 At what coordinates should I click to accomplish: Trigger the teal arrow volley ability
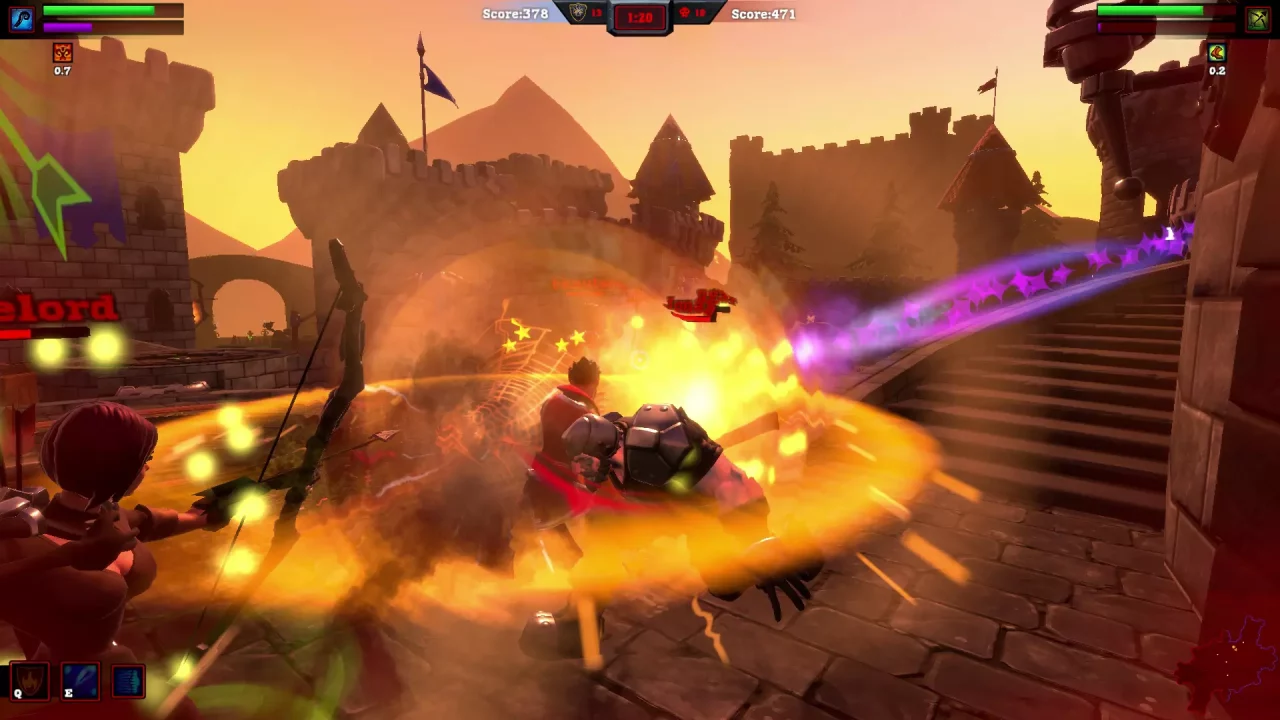(128, 682)
